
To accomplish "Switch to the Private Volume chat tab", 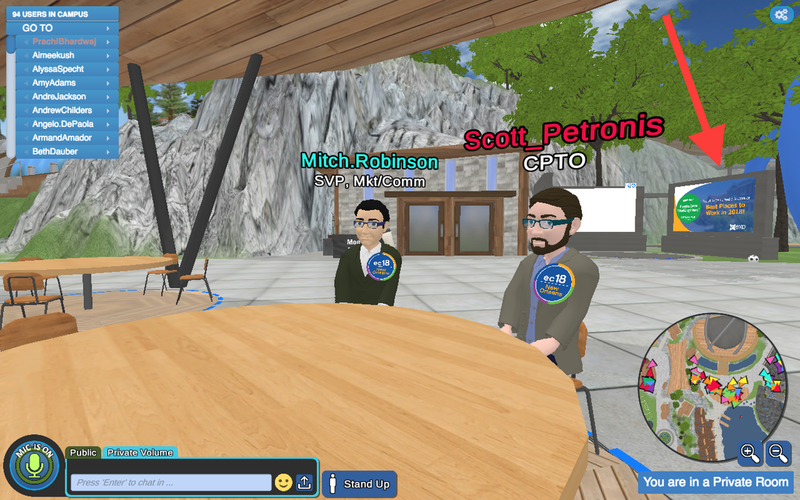I will (140, 453).
